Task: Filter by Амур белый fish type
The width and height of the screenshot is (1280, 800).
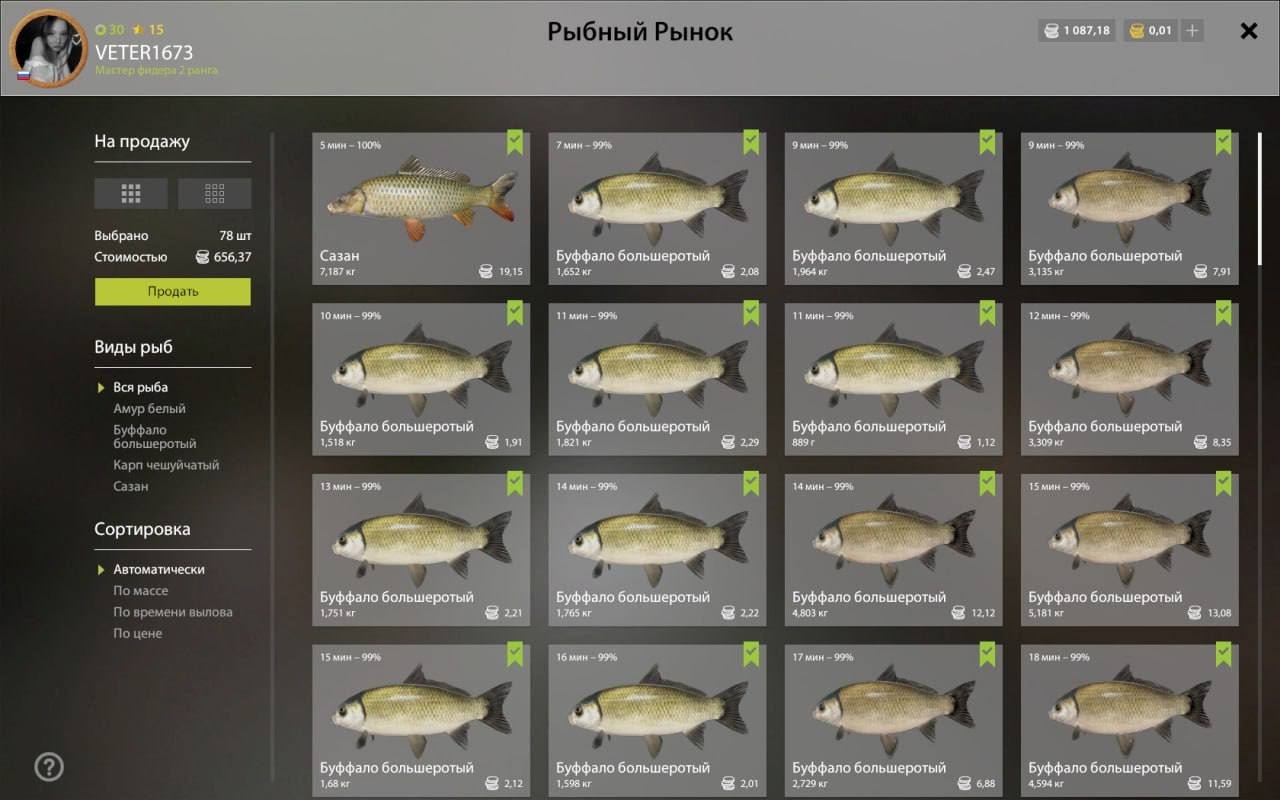Action: tap(149, 409)
